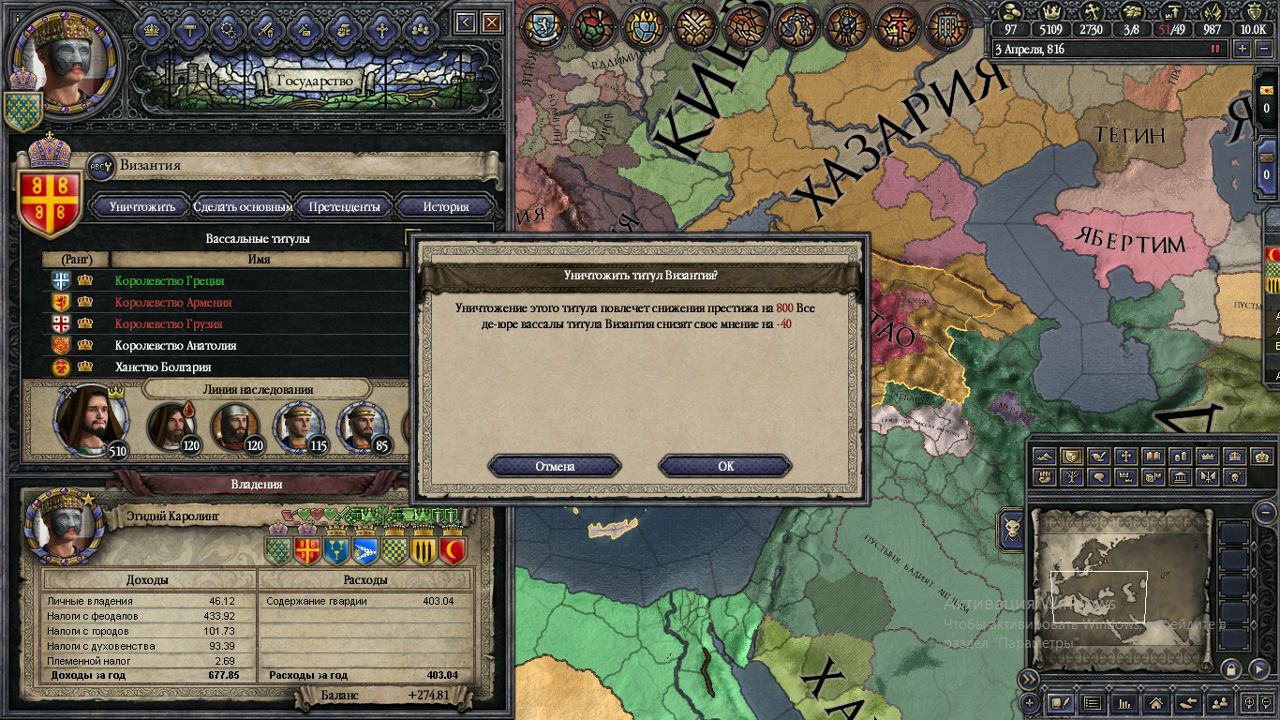Screen dimensions: 1280x720
Task: Select the religion map mode icon
Action: click(1125, 456)
